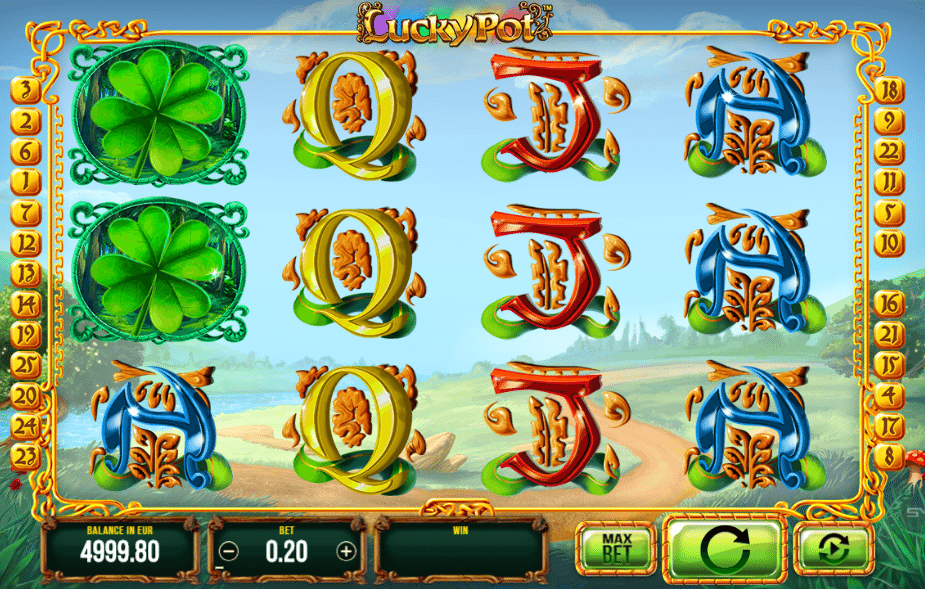Choose payline number 8
The image size is (925, 589).
887,456
